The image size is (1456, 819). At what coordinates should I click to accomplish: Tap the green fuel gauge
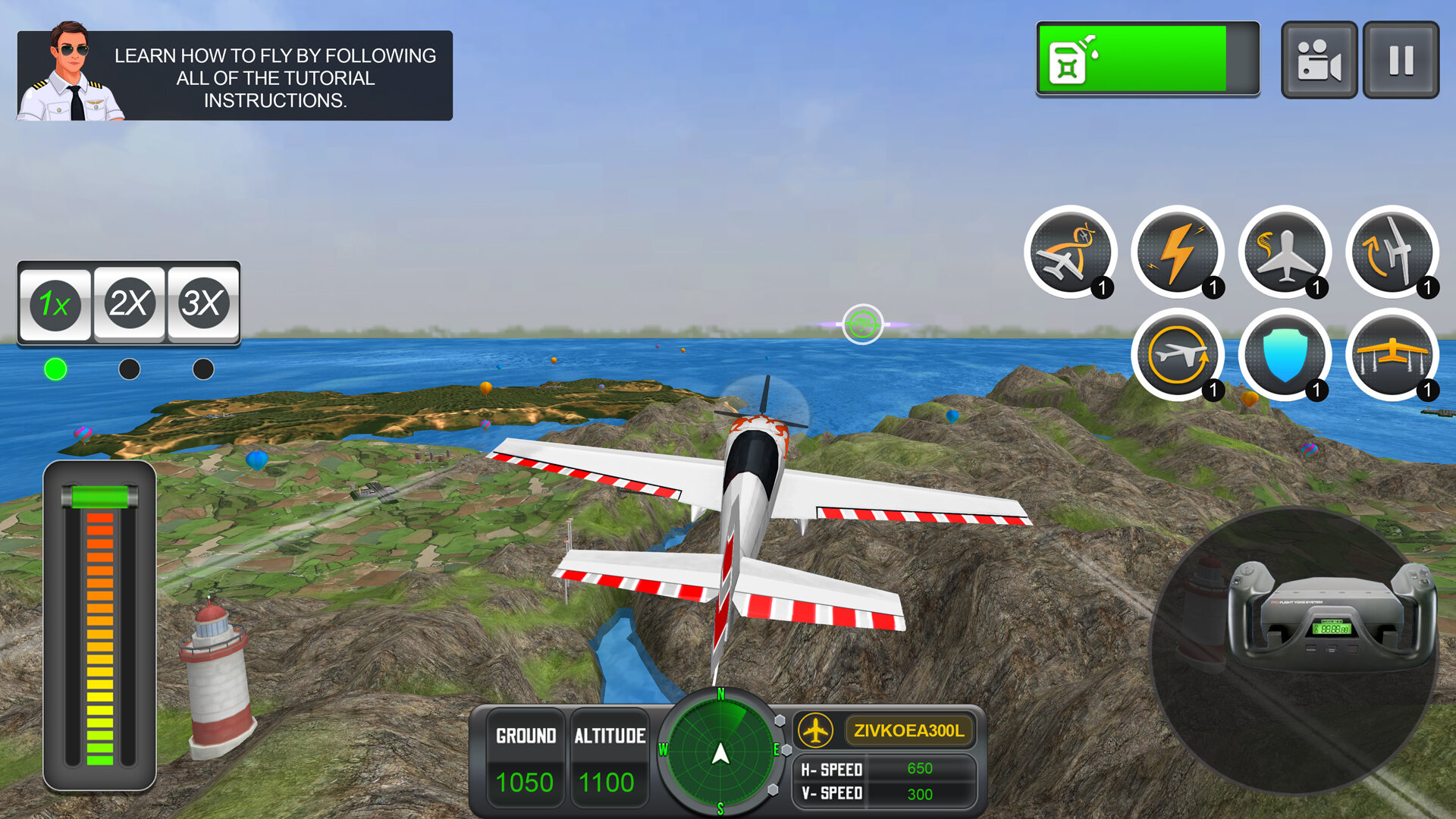coord(1147,59)
